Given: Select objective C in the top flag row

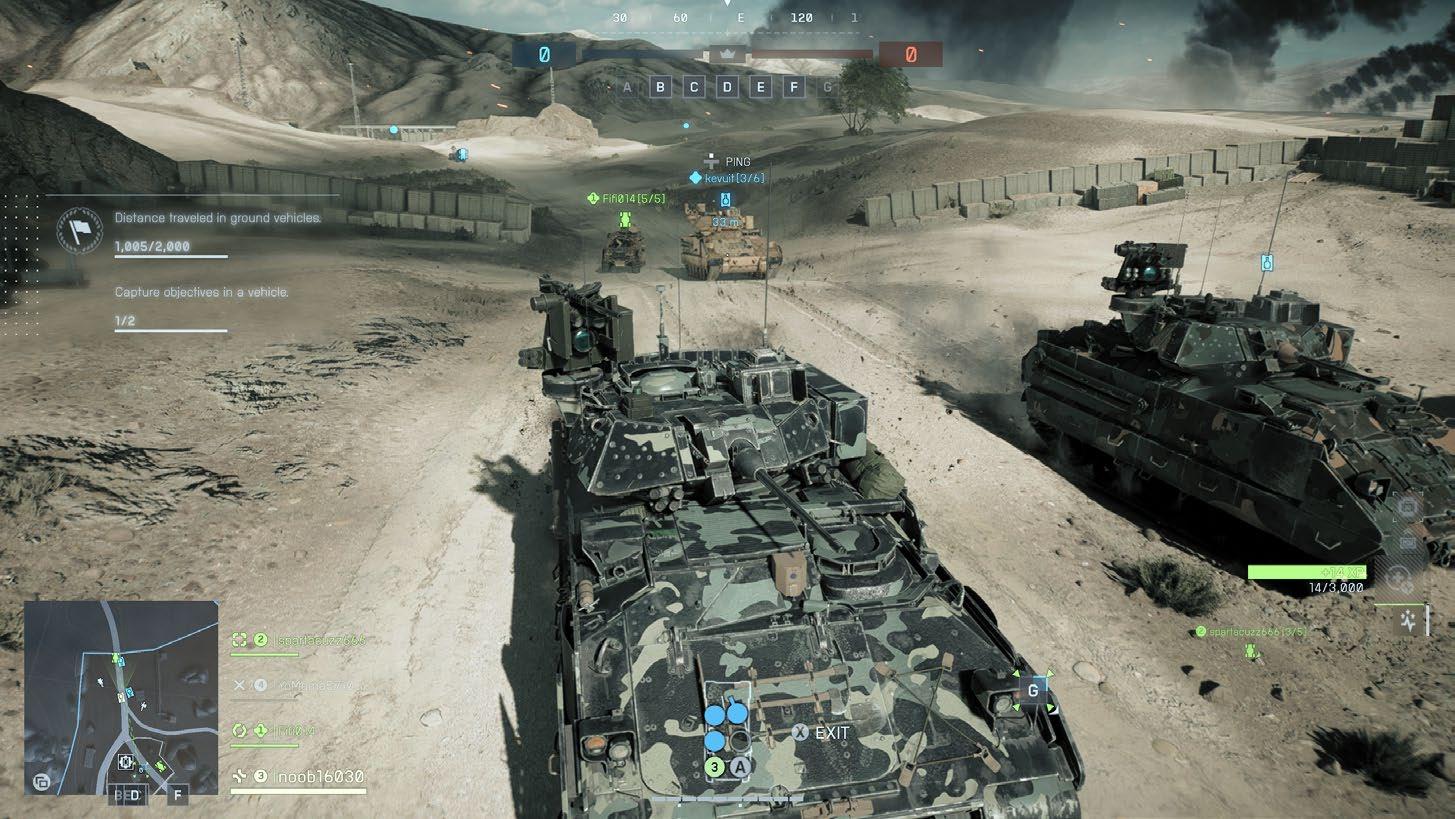Looking at the screenshot, I should [694, 87].
